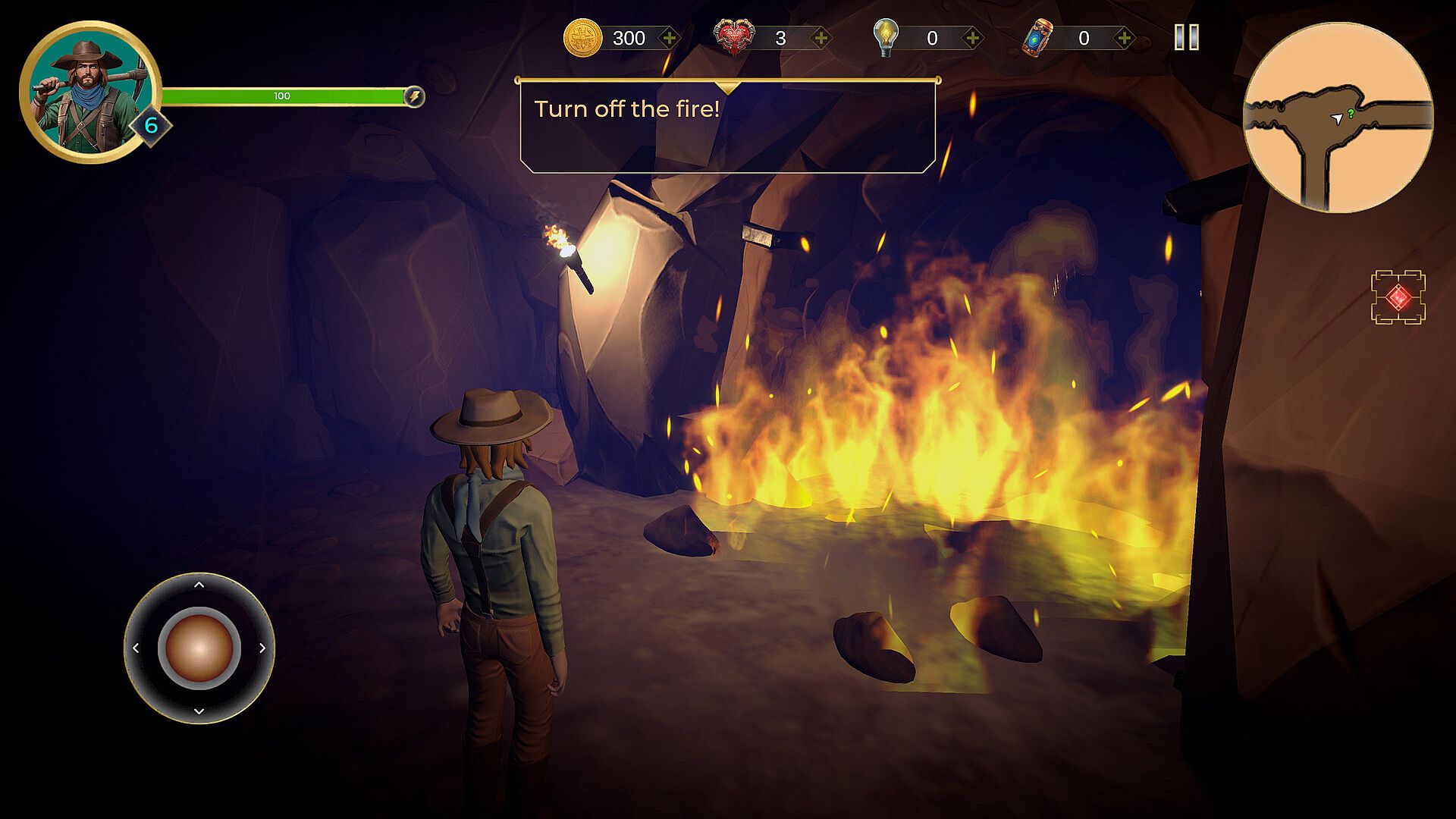Add more gold coins with plus button
Image resolution: width=1456 pixels, height=819 pixels.
(669, 38)
